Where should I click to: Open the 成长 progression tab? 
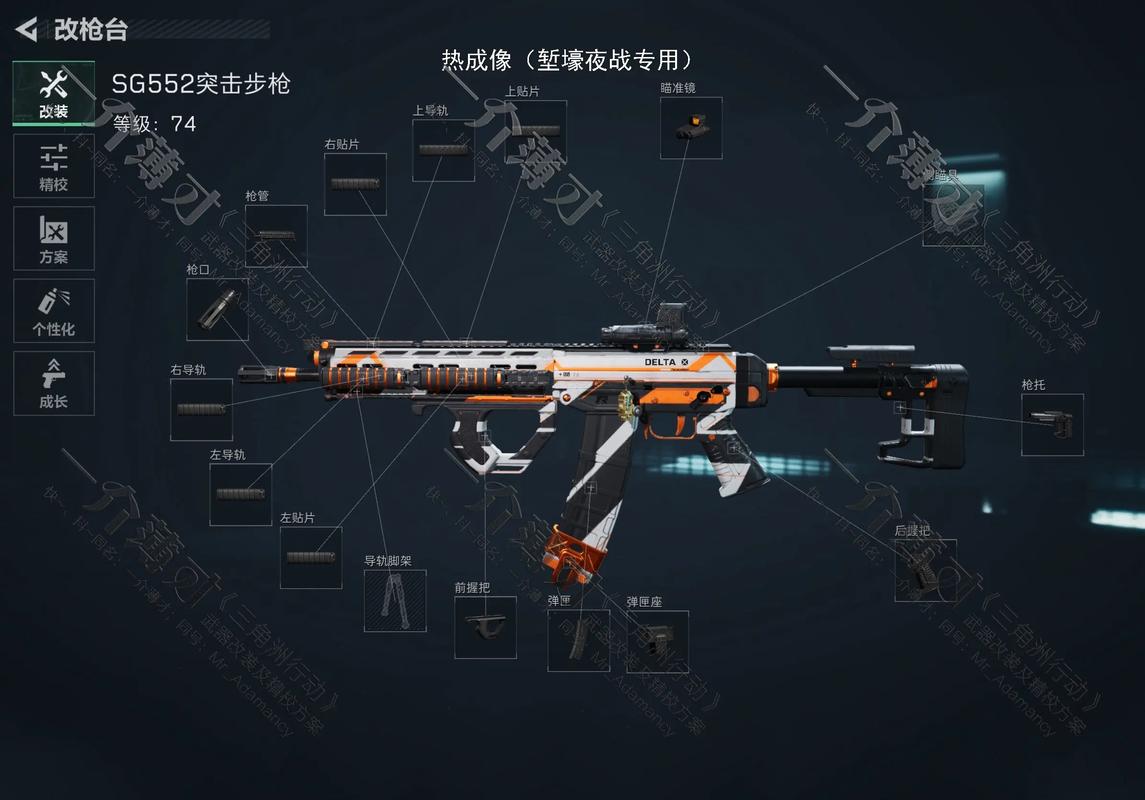[54, 383]
